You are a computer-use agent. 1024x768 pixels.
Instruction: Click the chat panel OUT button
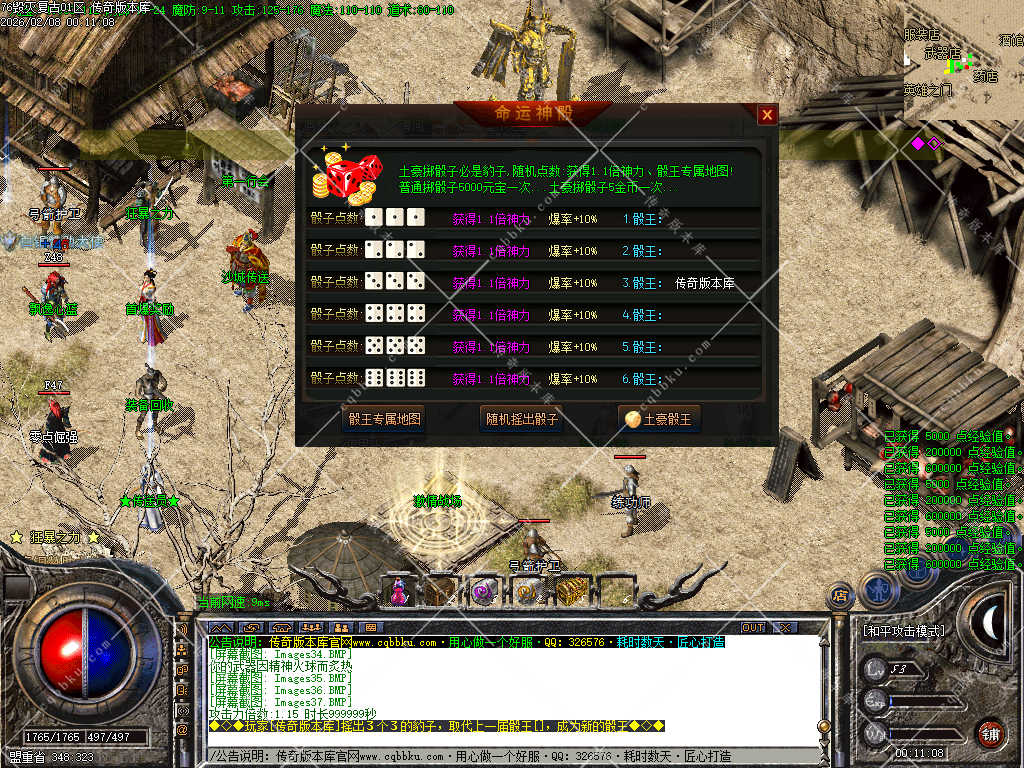pyautogui.click(x=753, y=627)
